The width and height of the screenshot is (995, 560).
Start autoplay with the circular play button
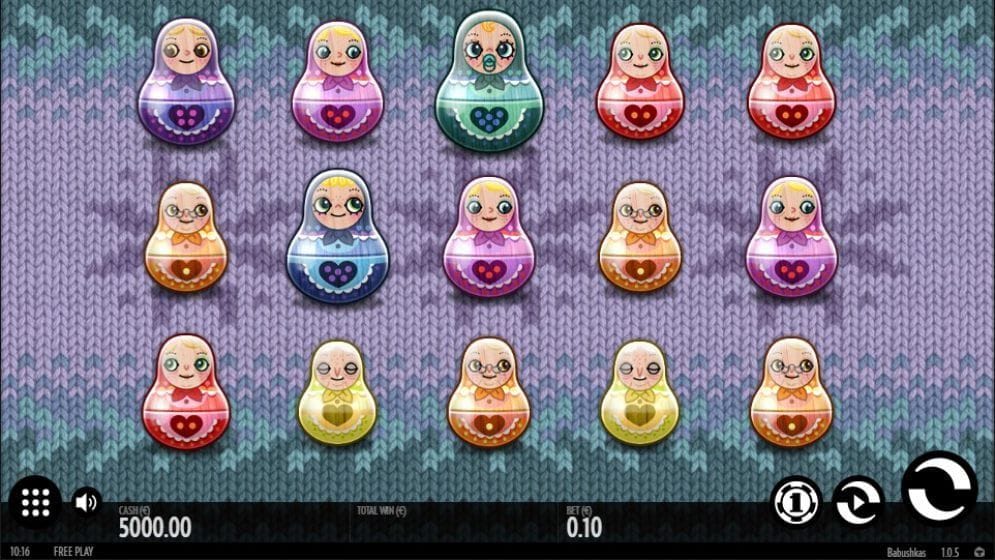tap(857, 500)
